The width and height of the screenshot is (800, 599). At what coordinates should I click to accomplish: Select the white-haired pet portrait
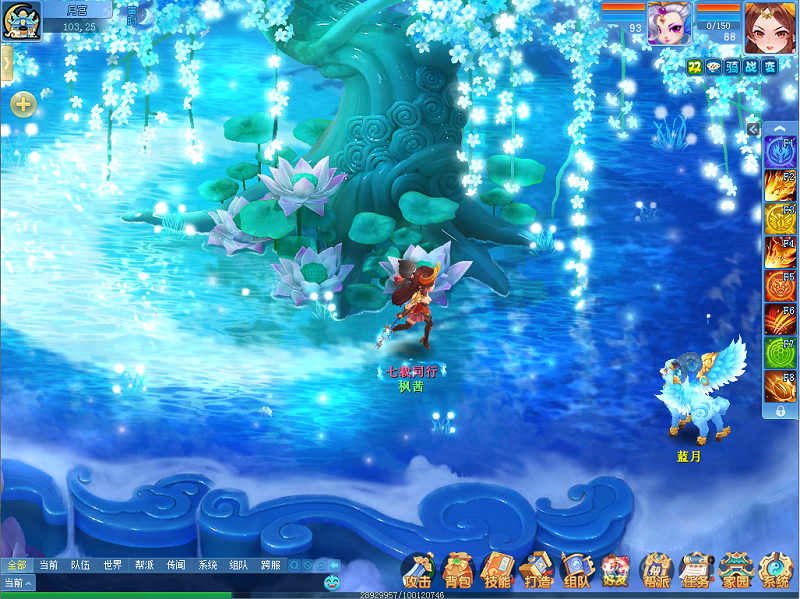668,23
